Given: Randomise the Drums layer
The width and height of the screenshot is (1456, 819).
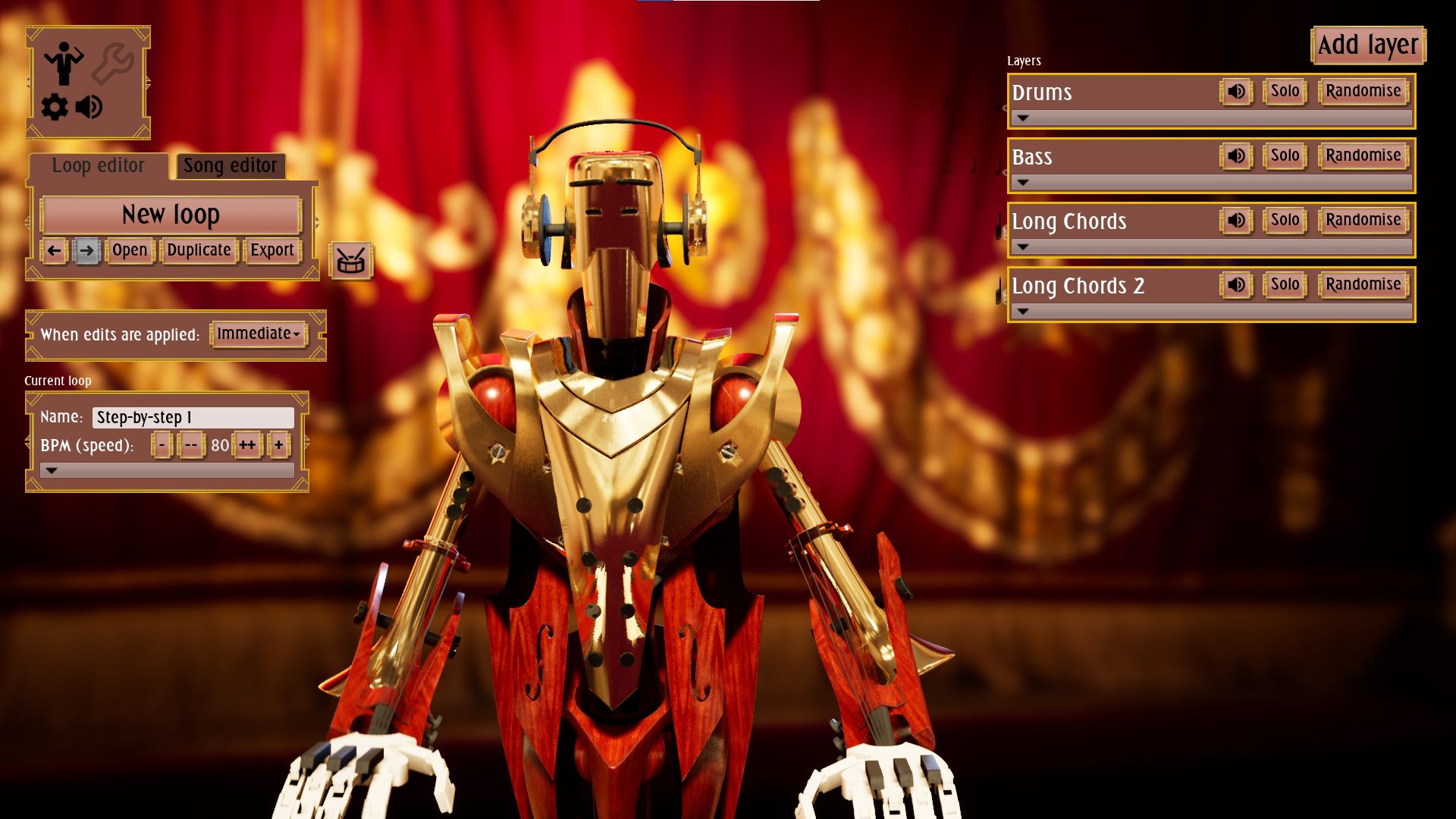Looking at the screenshot, I should point(1363,92).
